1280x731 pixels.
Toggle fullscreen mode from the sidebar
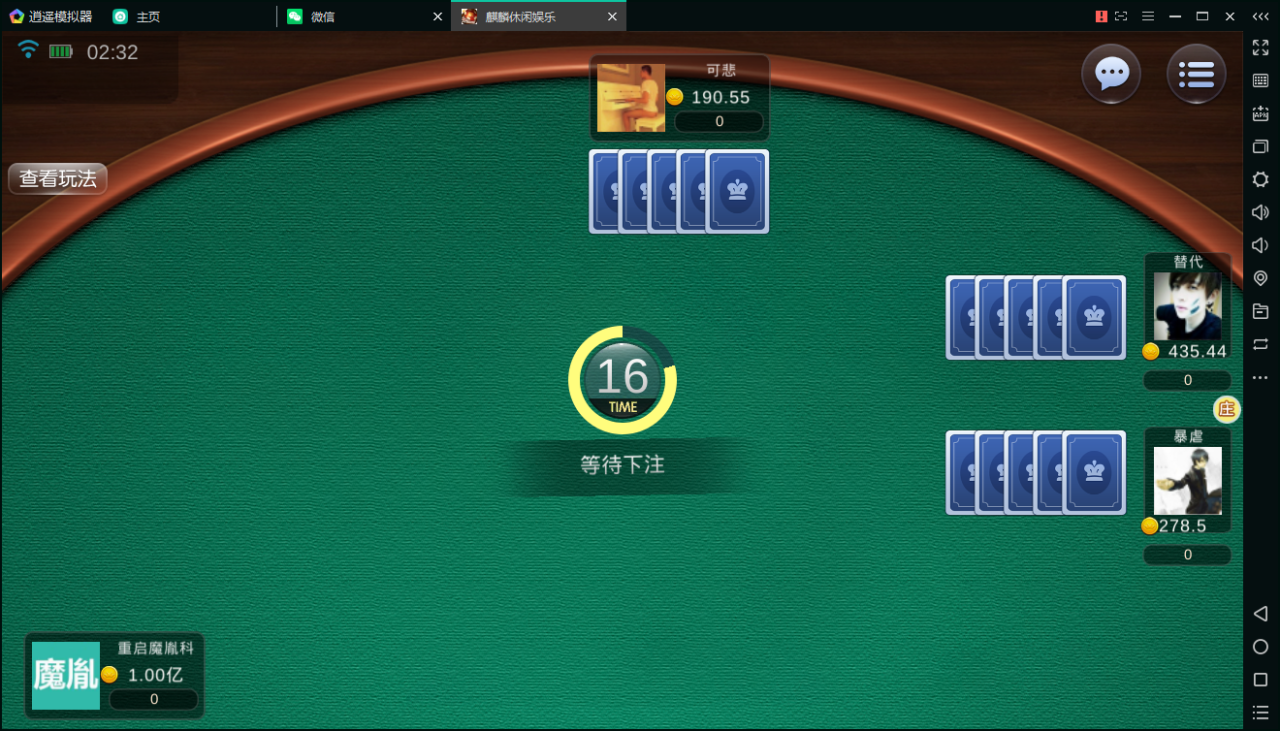pyautogui.click(x=1260, y=46)
